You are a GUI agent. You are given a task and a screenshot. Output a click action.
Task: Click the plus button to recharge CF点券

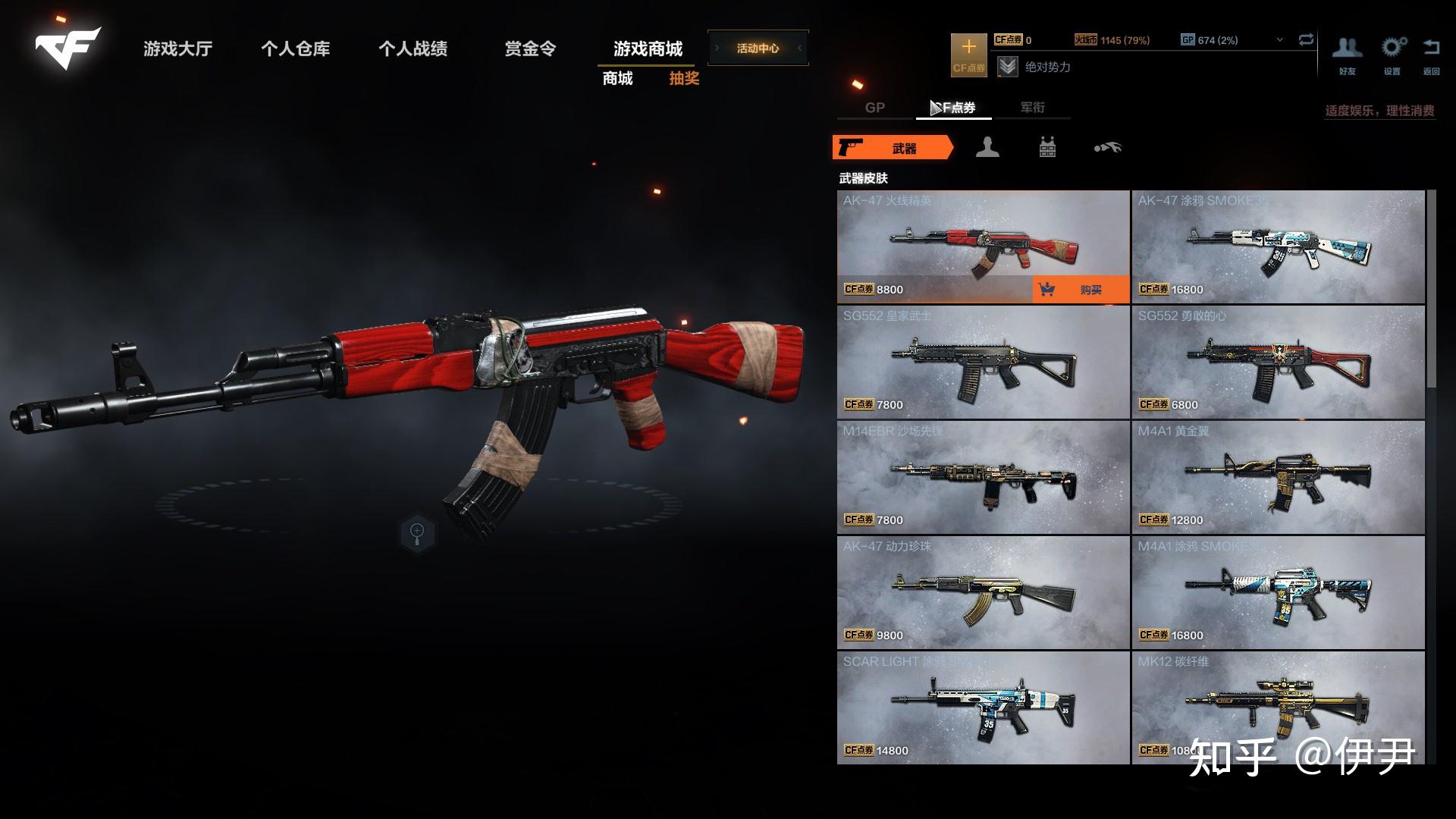tap(968, 55)
